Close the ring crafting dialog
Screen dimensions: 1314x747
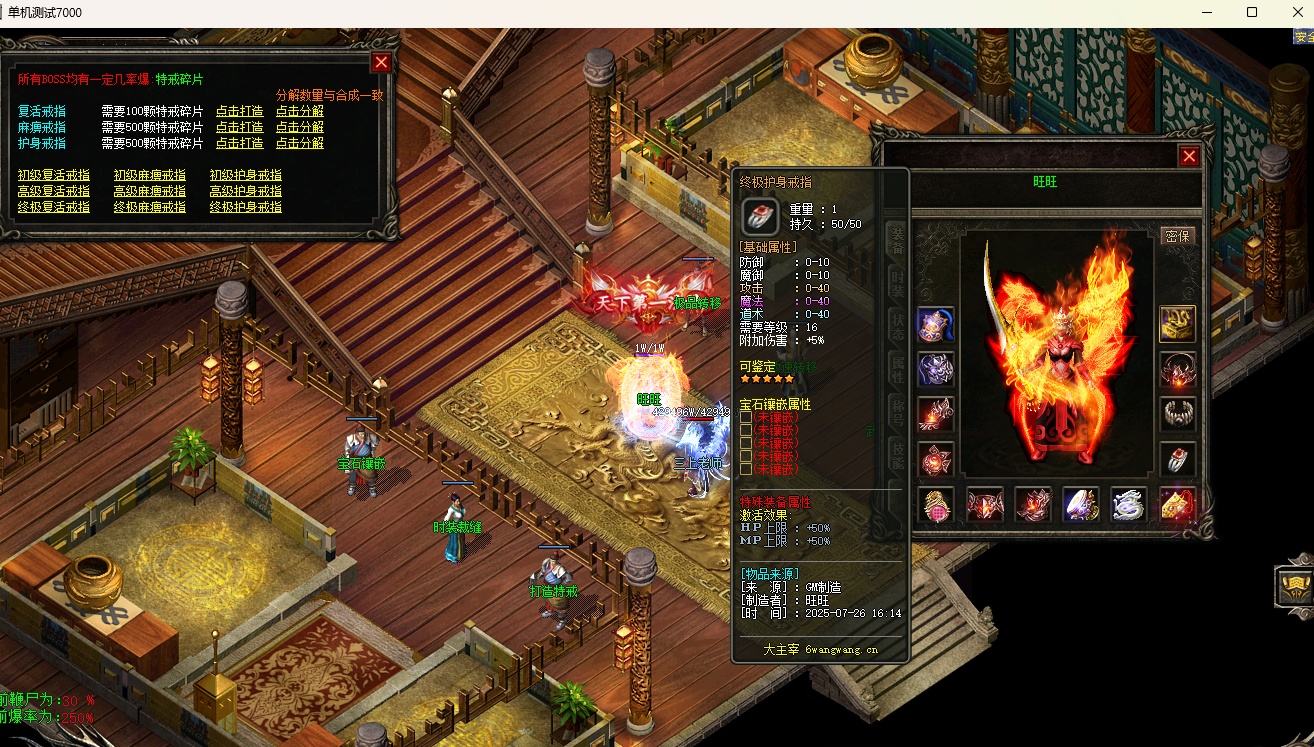[381, 62]
